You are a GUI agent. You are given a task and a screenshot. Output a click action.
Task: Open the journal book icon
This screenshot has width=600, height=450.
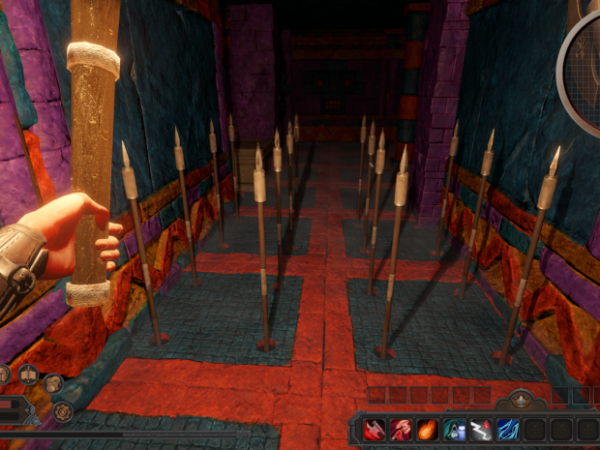pos(29,376)
